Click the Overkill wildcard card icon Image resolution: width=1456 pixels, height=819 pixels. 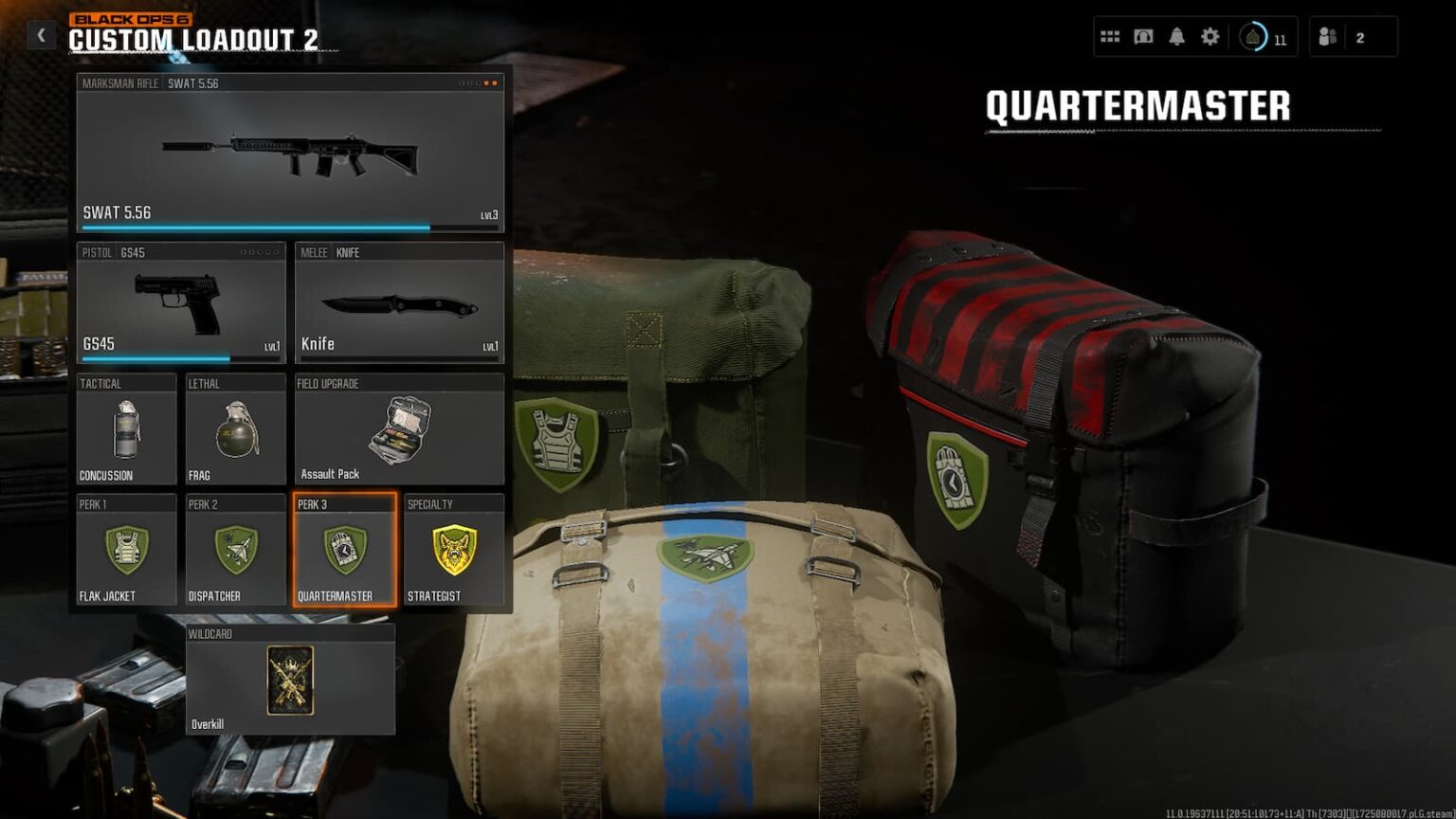click(291, 681)
